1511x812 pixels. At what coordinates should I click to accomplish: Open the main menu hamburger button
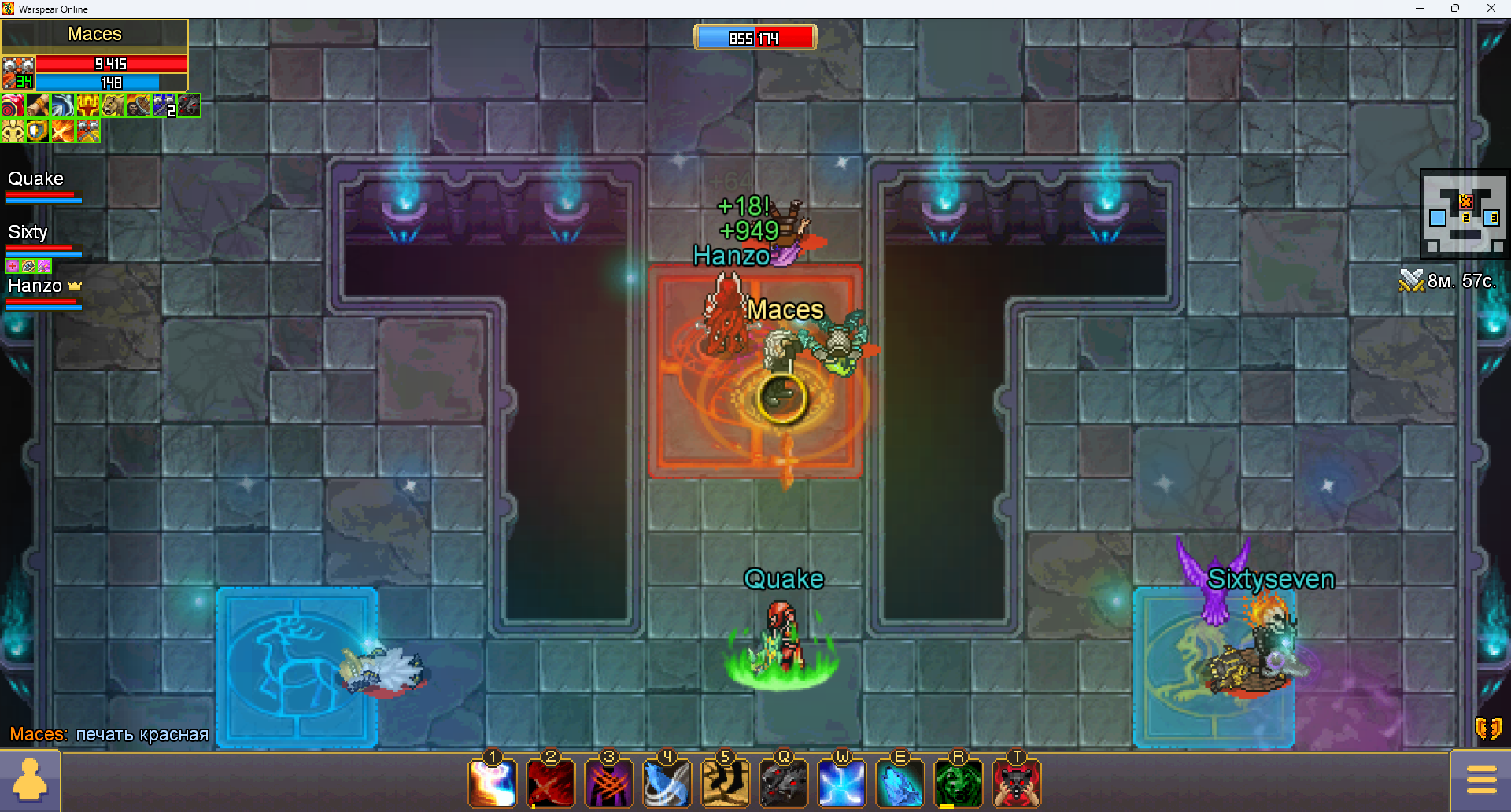(1481, 780)
